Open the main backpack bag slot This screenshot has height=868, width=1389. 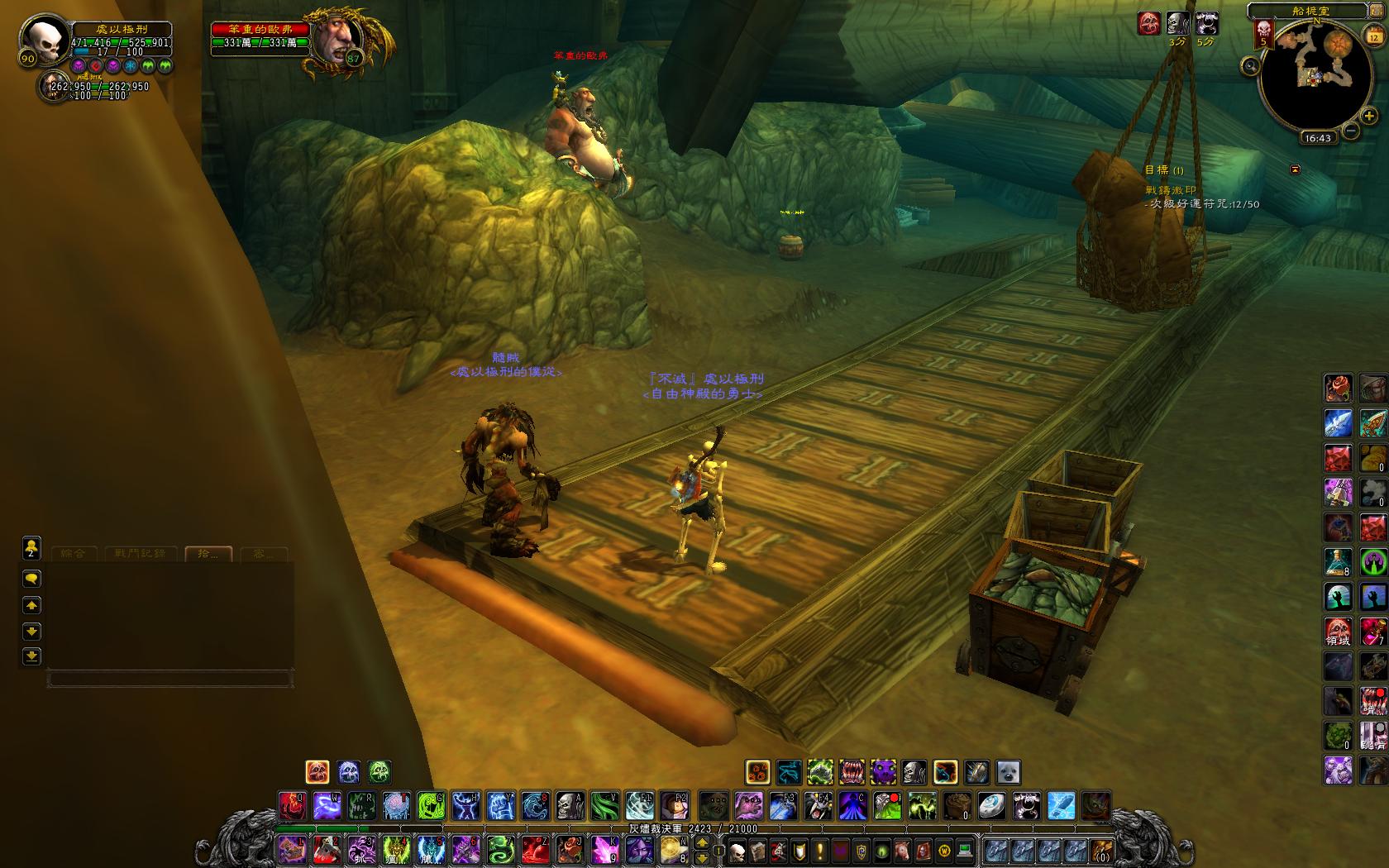[1101, 850]
